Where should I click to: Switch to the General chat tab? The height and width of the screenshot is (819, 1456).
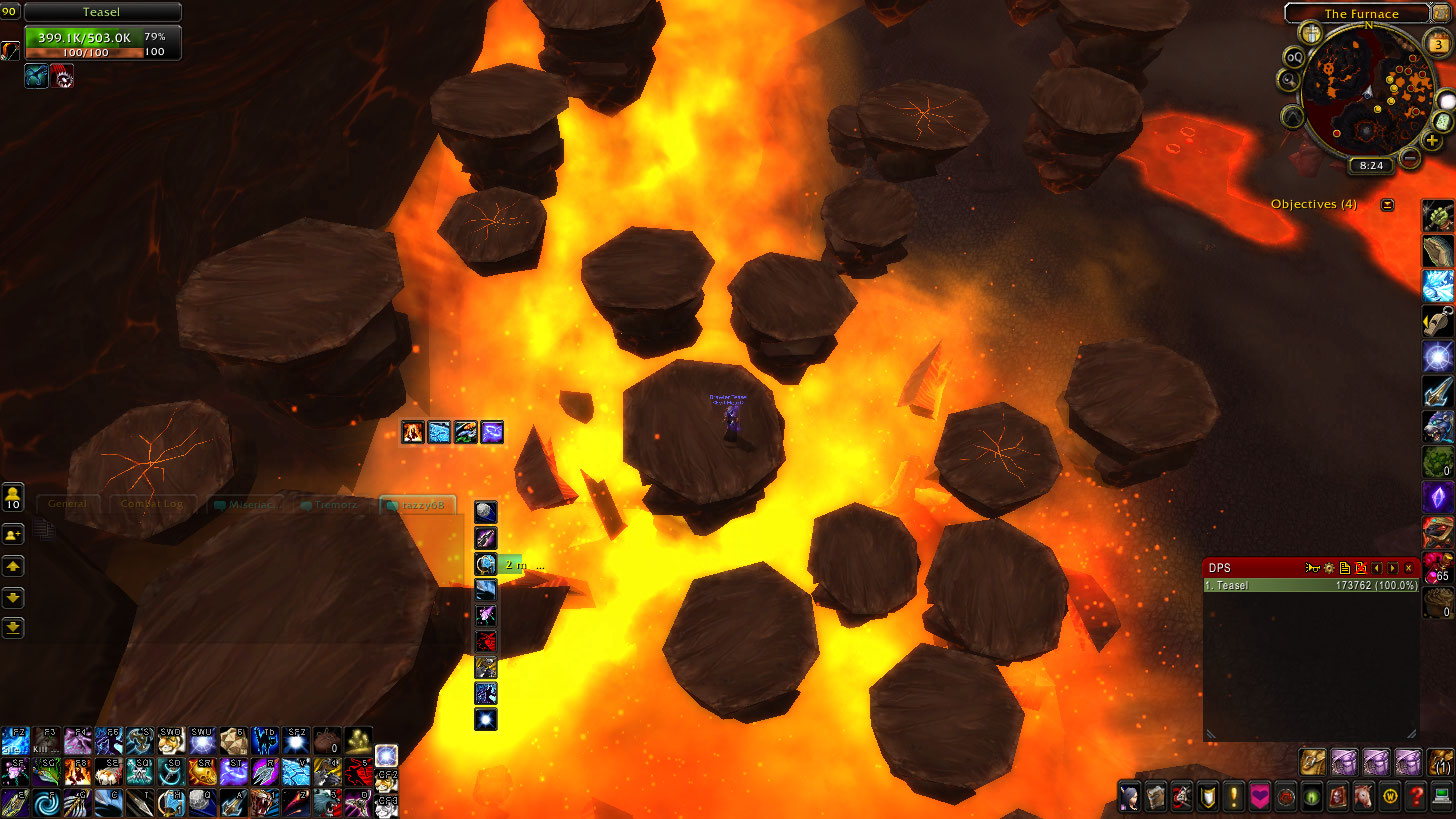(68, 504)
